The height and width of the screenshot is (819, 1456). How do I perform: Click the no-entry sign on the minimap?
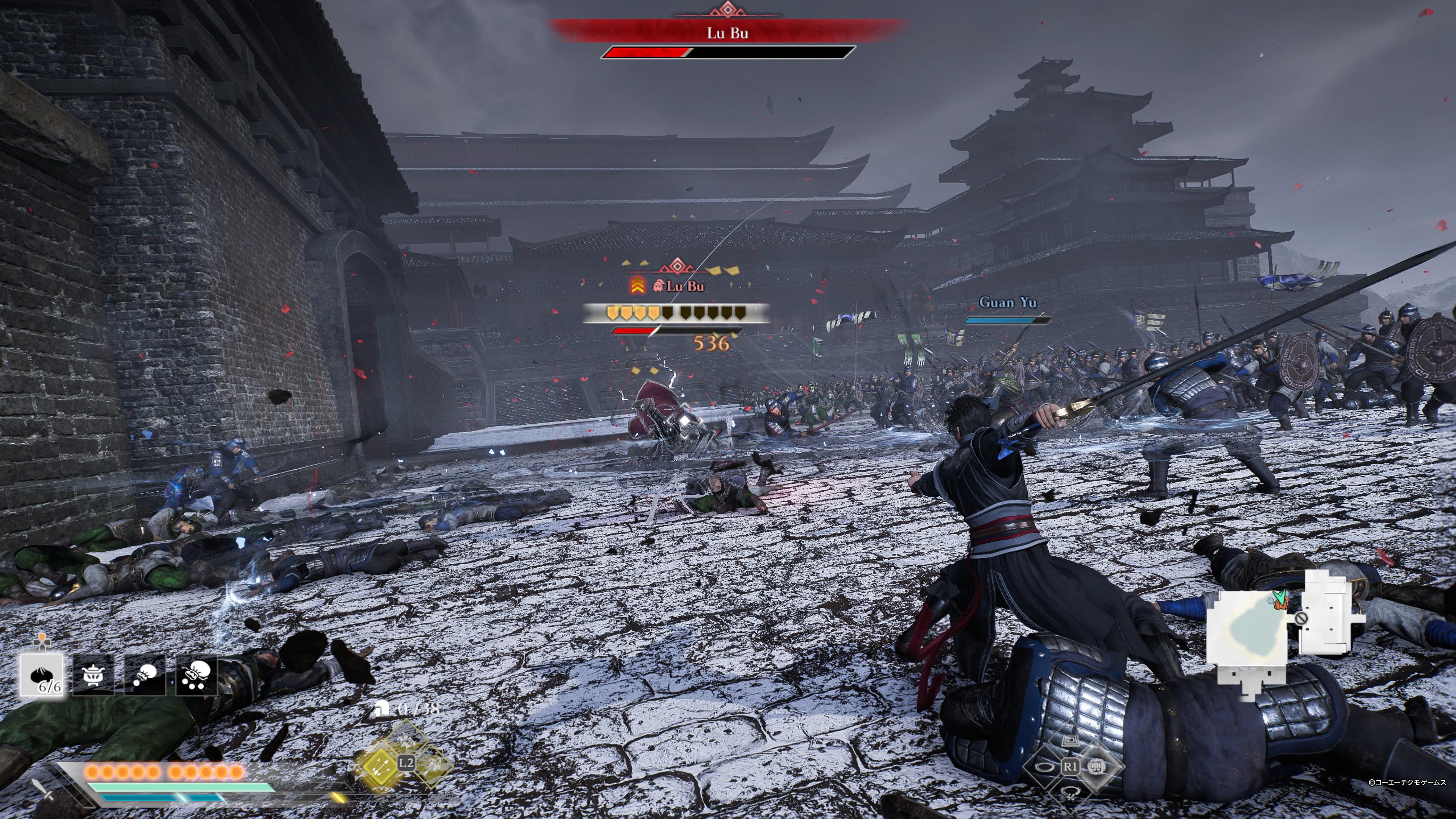coord(1301,619)
